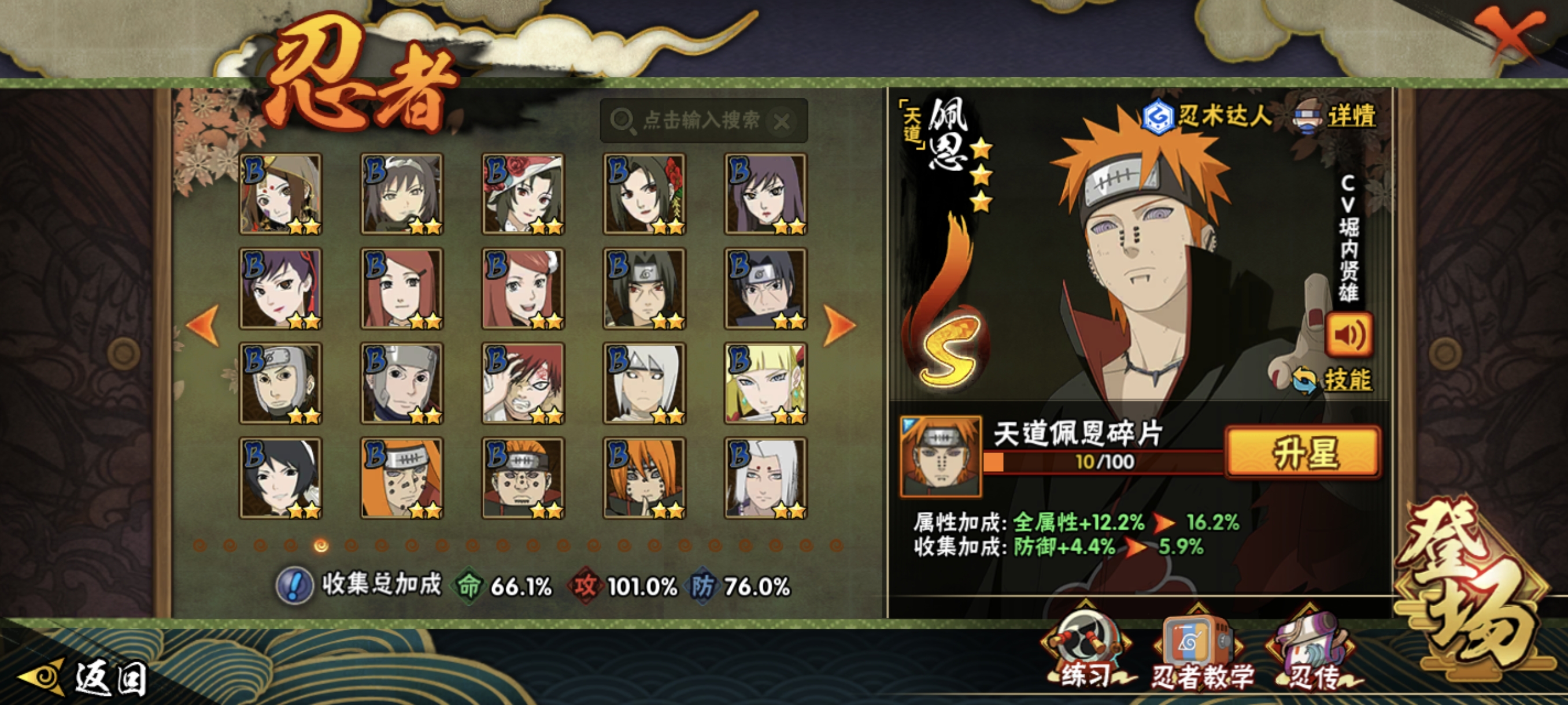This screenshot has height=705, width=1568.
Task: Tap the 天道佩恩碎片 fragment icon
Action: pos(941,455)
